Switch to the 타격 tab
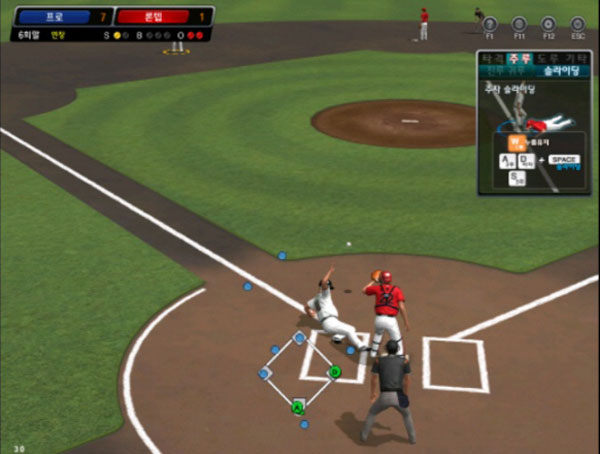 (493, 59)
